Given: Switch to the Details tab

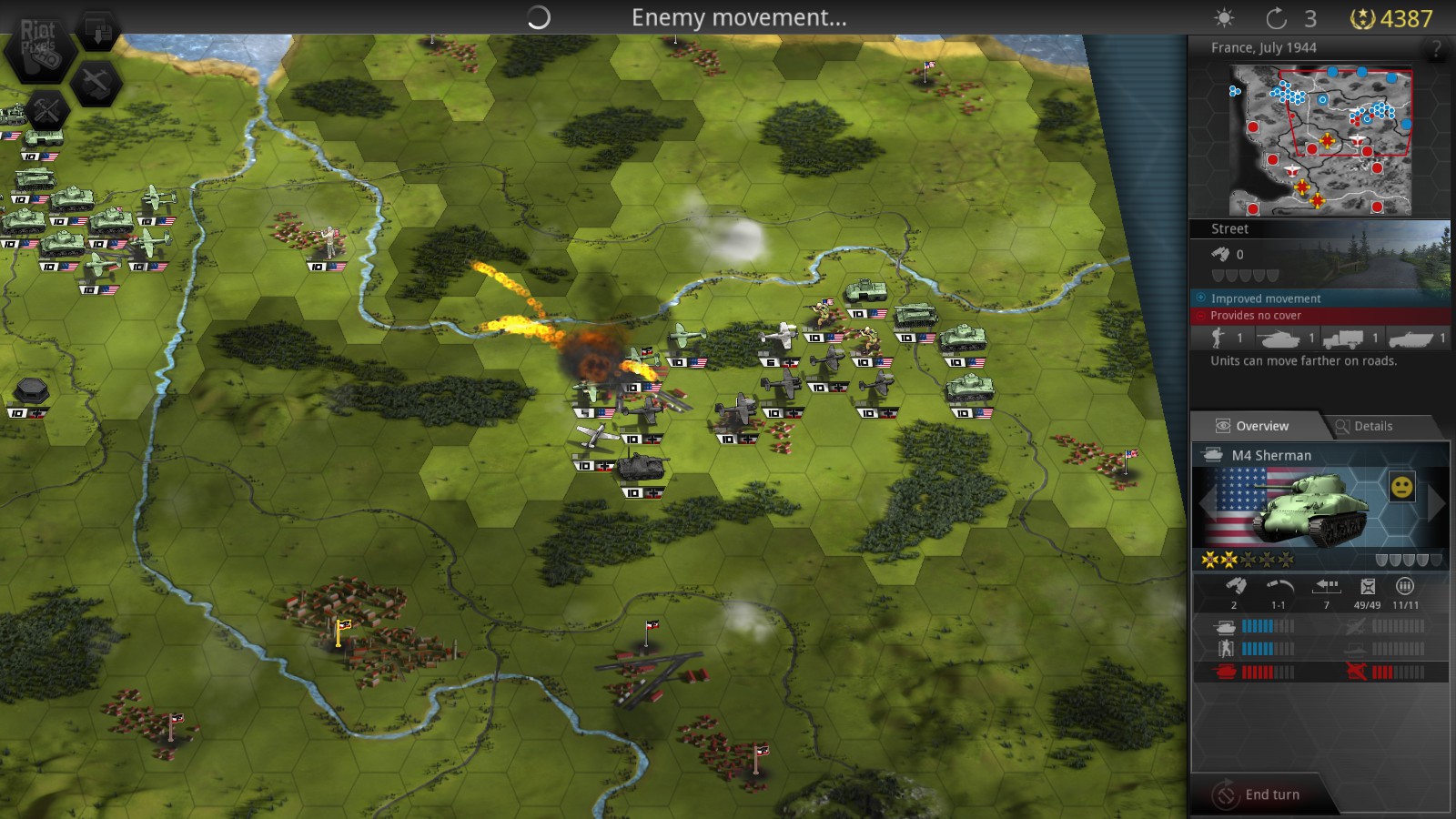Looking at the screenshot, I should [1373, 426].
